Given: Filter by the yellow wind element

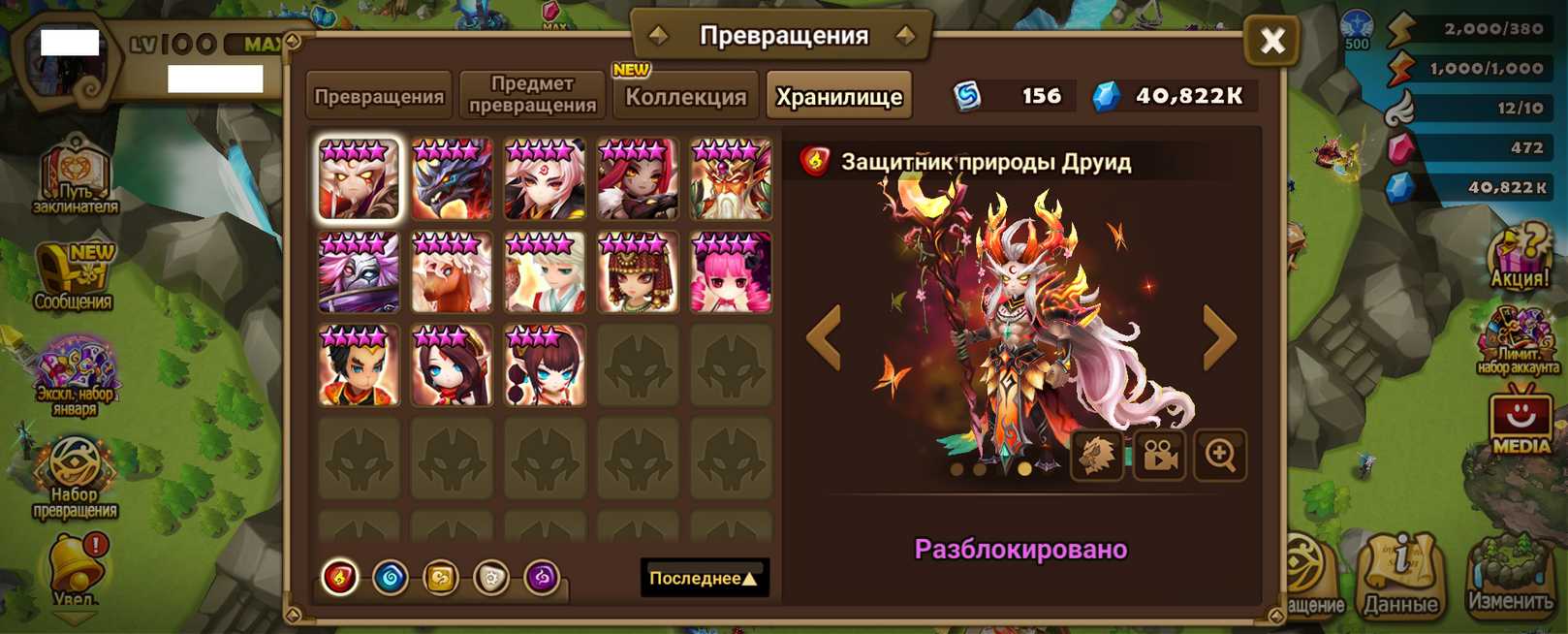Looking at the screenshot, I should [x=441, y=578].
